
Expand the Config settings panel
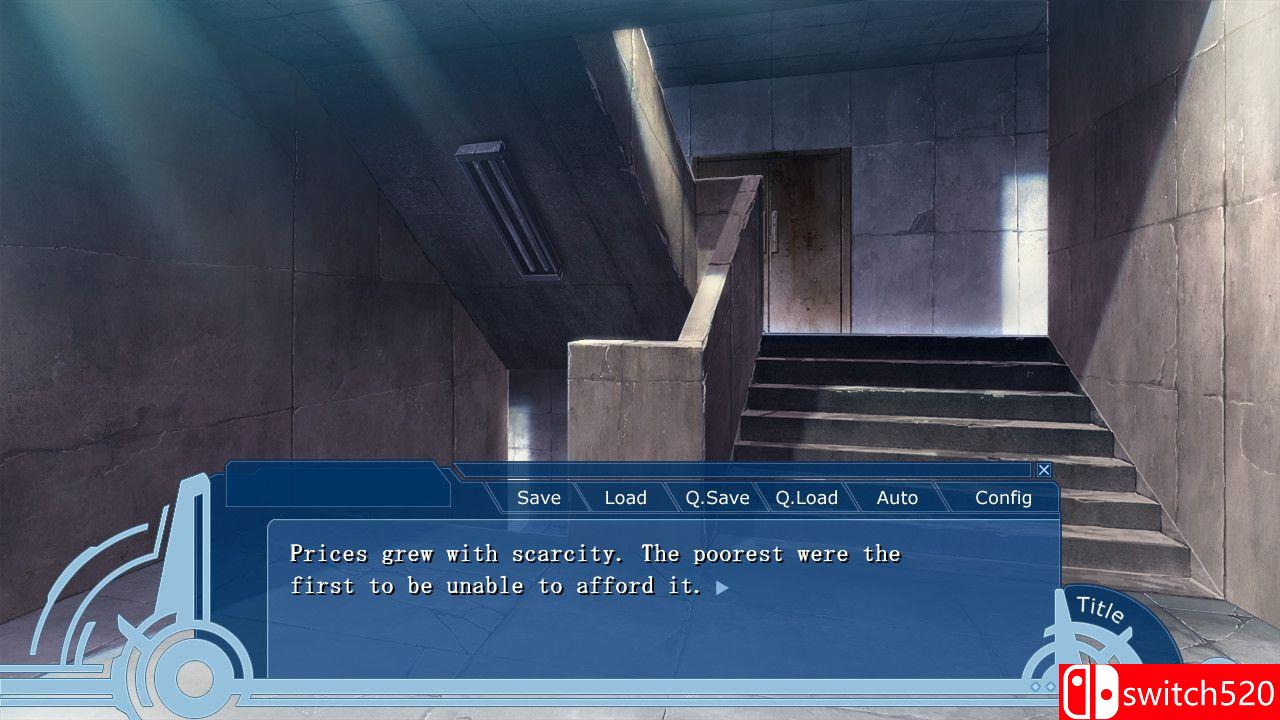click(x=1004, y=497)
